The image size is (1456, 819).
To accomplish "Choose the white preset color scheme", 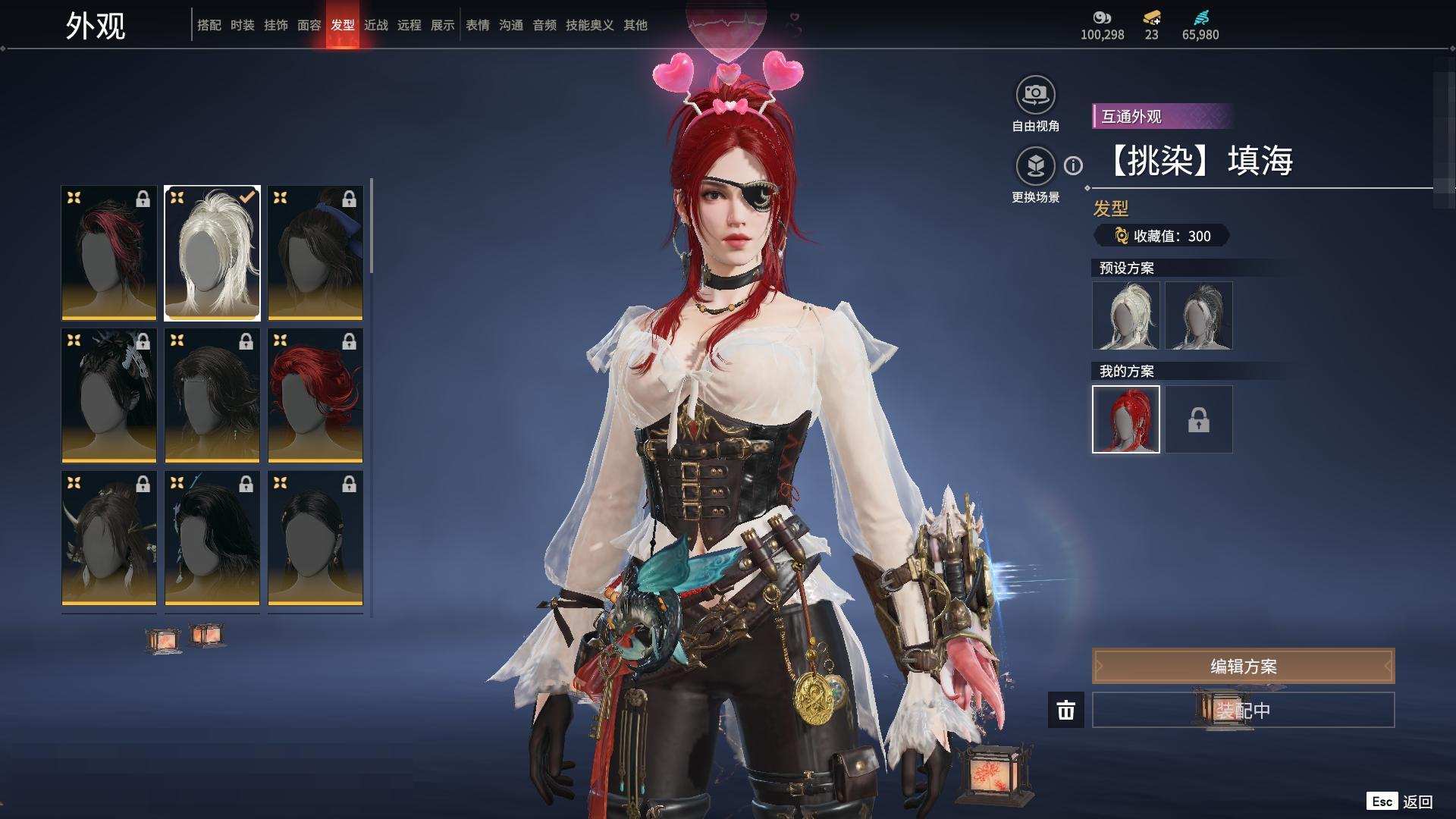I will tap(1126, 315).
